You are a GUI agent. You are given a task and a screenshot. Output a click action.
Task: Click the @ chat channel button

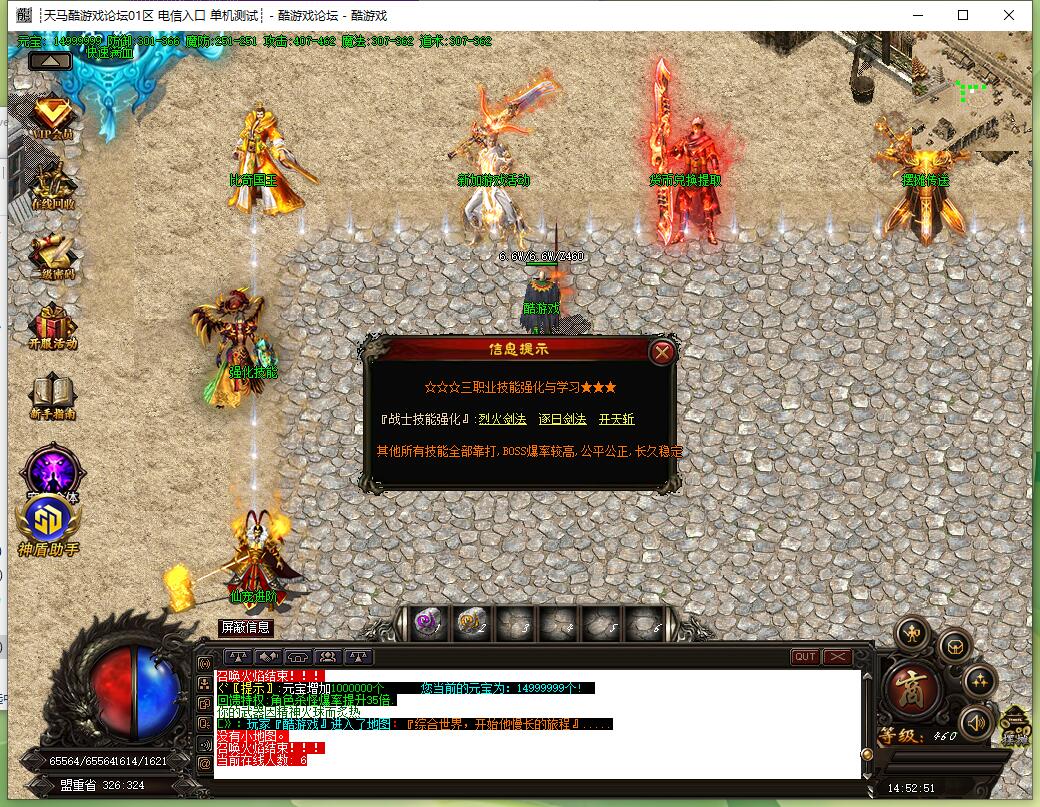[x=205, y=763]
